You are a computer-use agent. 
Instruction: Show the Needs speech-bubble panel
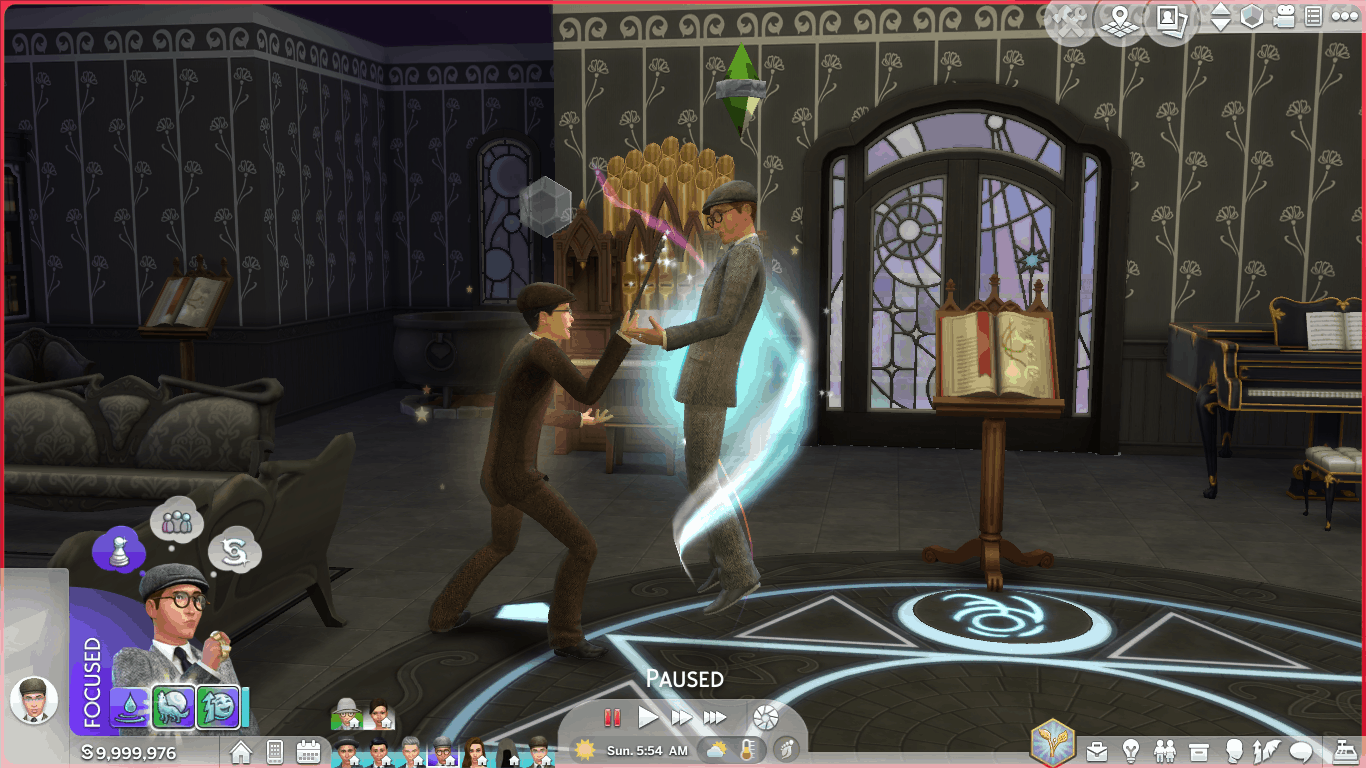(1301, 750)
